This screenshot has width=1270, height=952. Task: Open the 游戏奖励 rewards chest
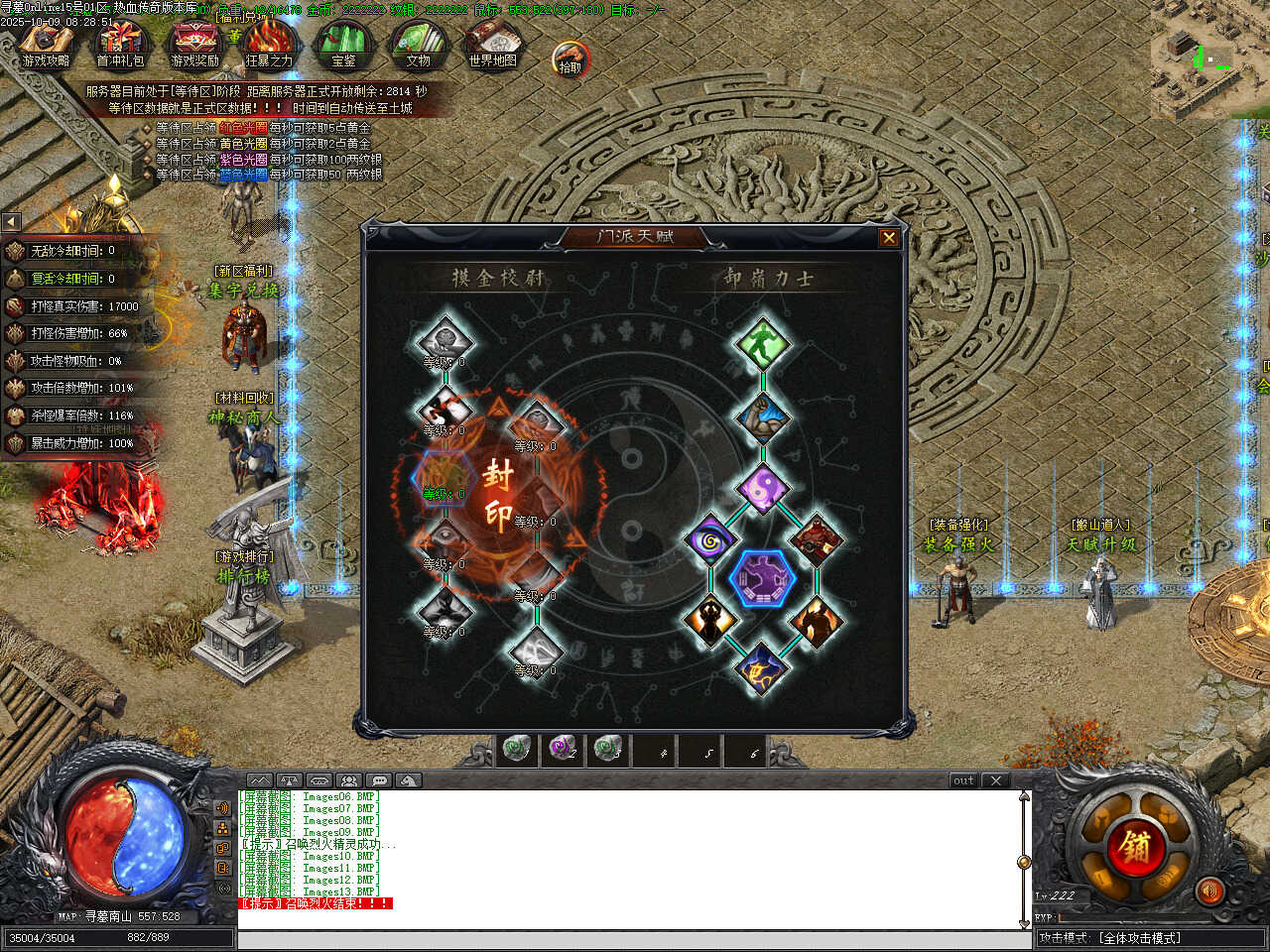click(194, 44)
